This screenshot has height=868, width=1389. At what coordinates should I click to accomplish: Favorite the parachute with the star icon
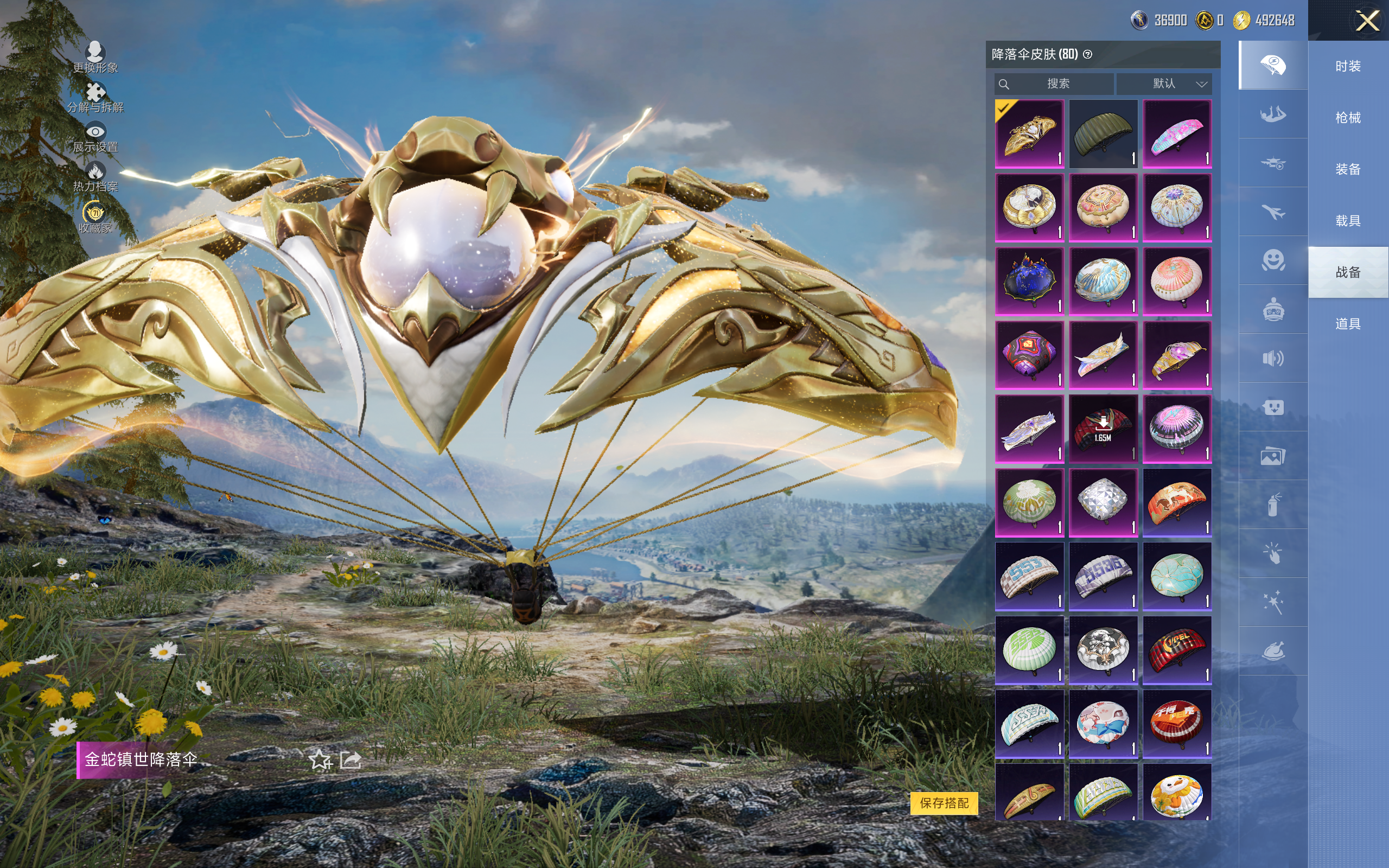(x=320, y=760)
